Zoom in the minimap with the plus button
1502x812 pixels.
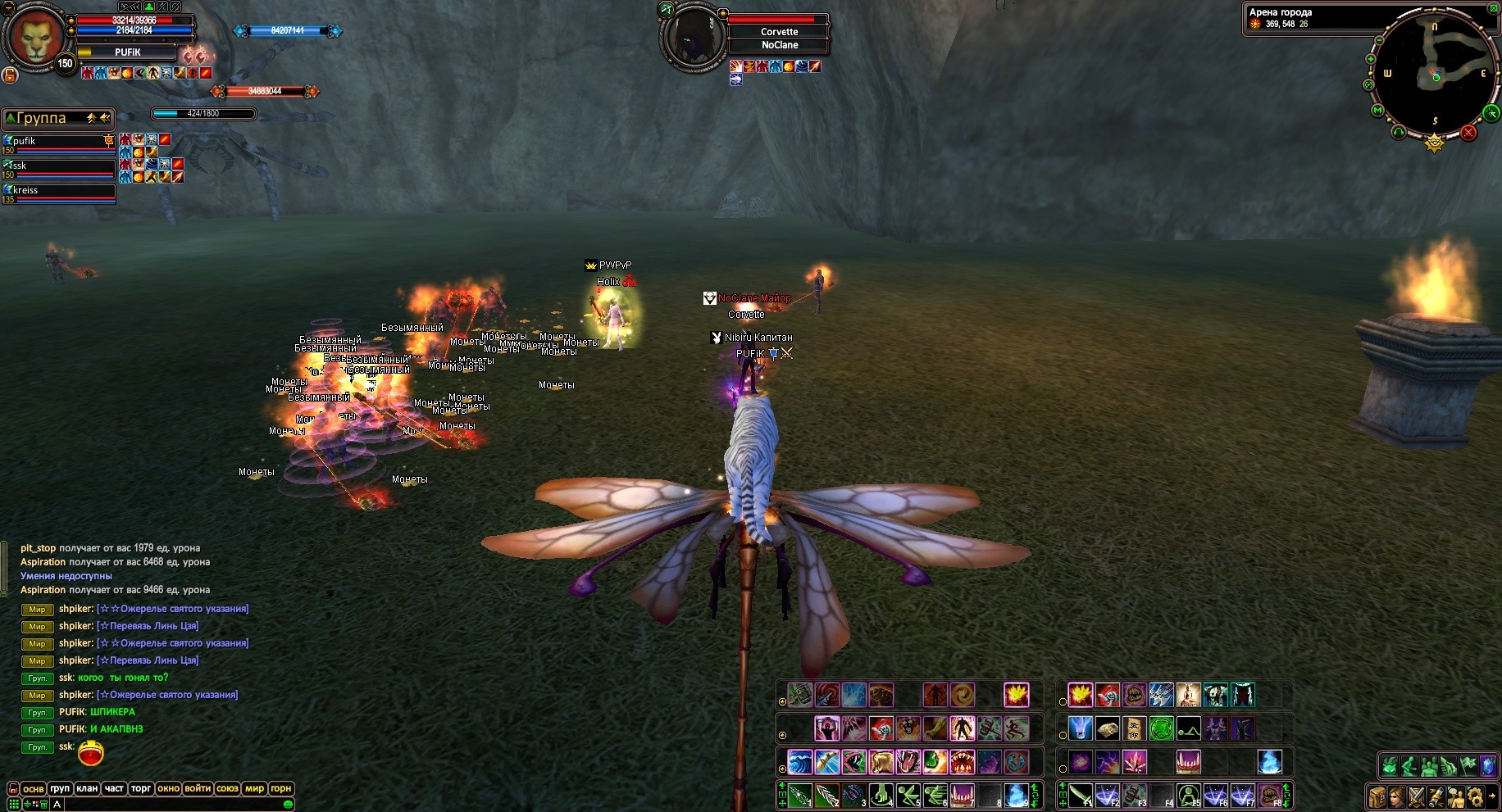[1372, 58]
